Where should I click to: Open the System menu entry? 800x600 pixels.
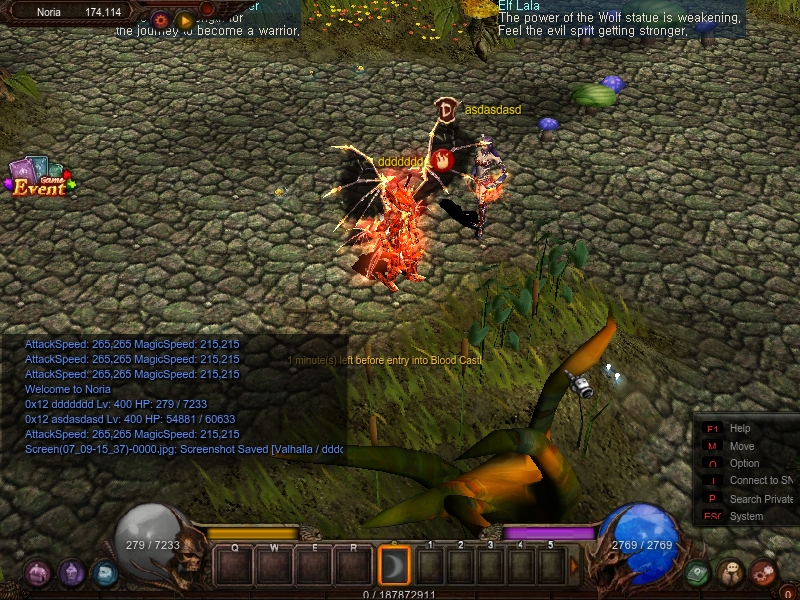pos(746,516)
